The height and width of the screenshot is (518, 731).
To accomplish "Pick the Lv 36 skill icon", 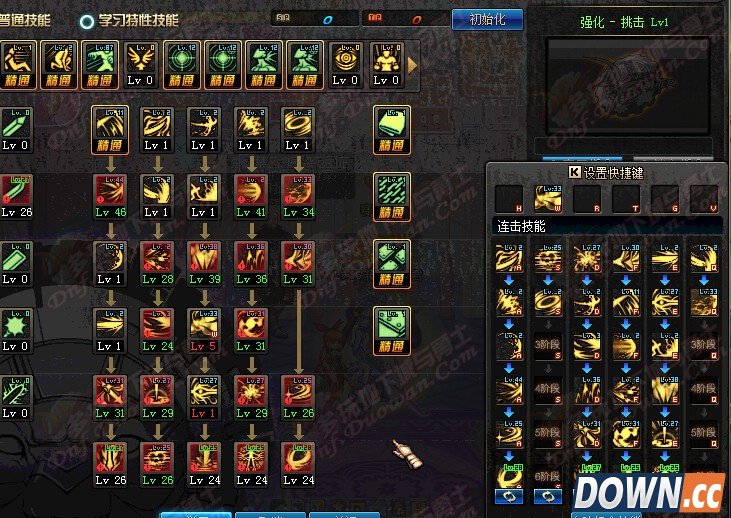I will click(251, 257).
